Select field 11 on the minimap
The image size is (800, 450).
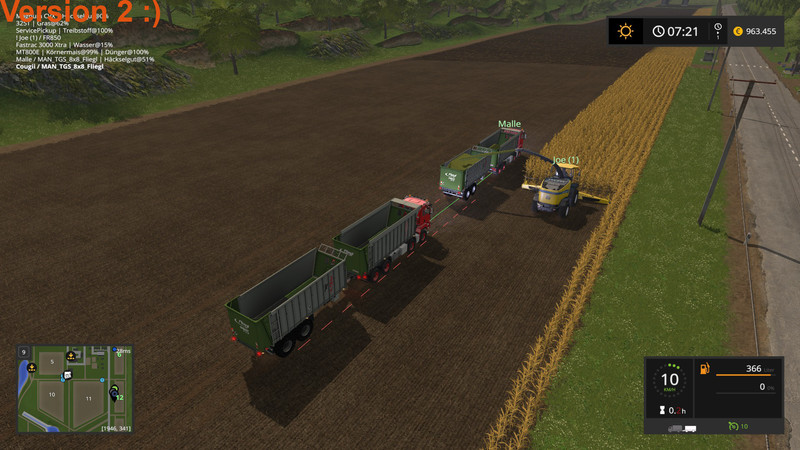tap(88, 398)
